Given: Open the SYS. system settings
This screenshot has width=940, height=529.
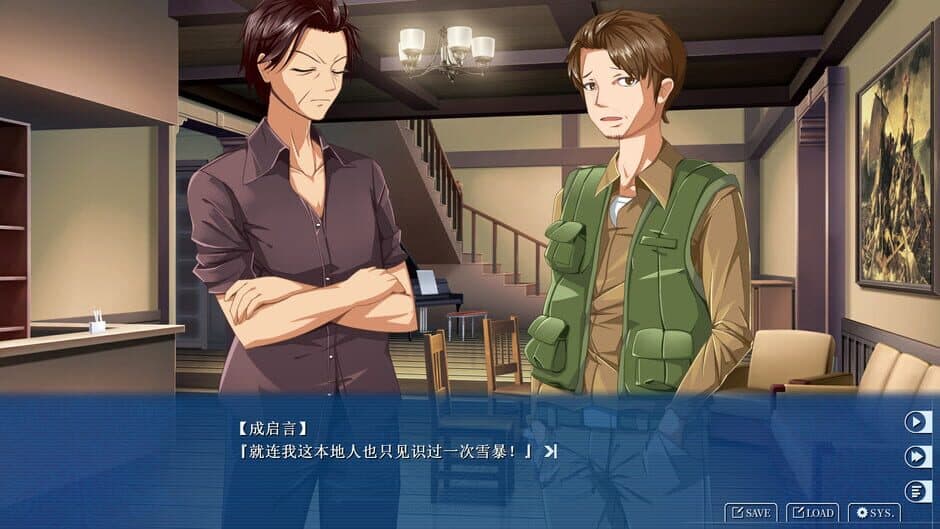Looking at the screenshot, I should (874, 513).
